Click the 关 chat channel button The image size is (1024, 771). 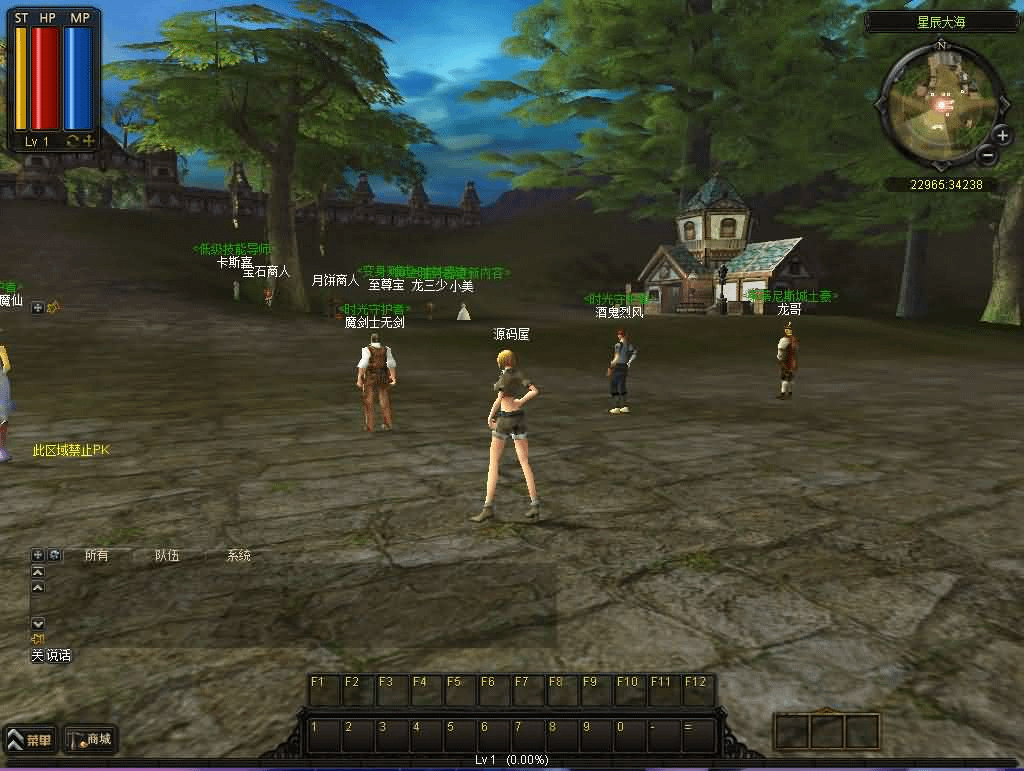click(x=37, y=656)
